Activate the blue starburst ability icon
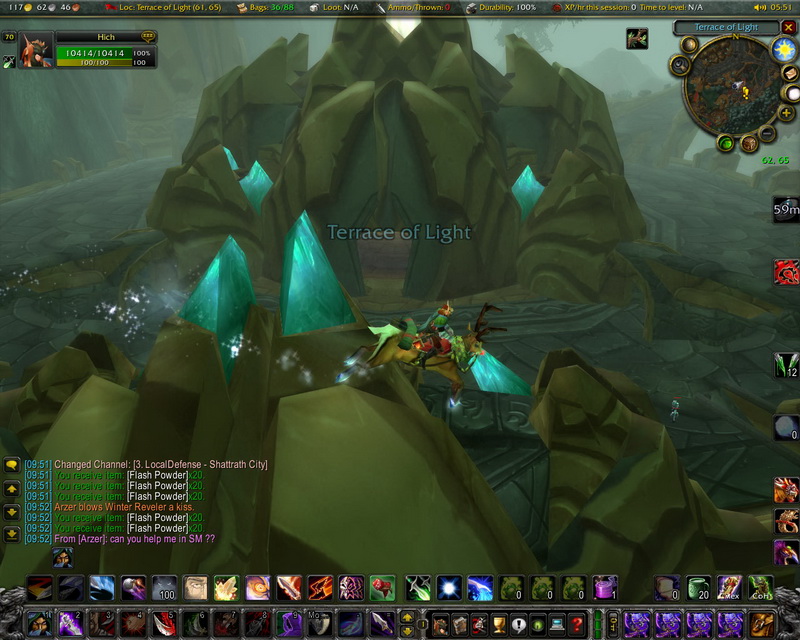800x640 pixels. [x=450, y=588]
